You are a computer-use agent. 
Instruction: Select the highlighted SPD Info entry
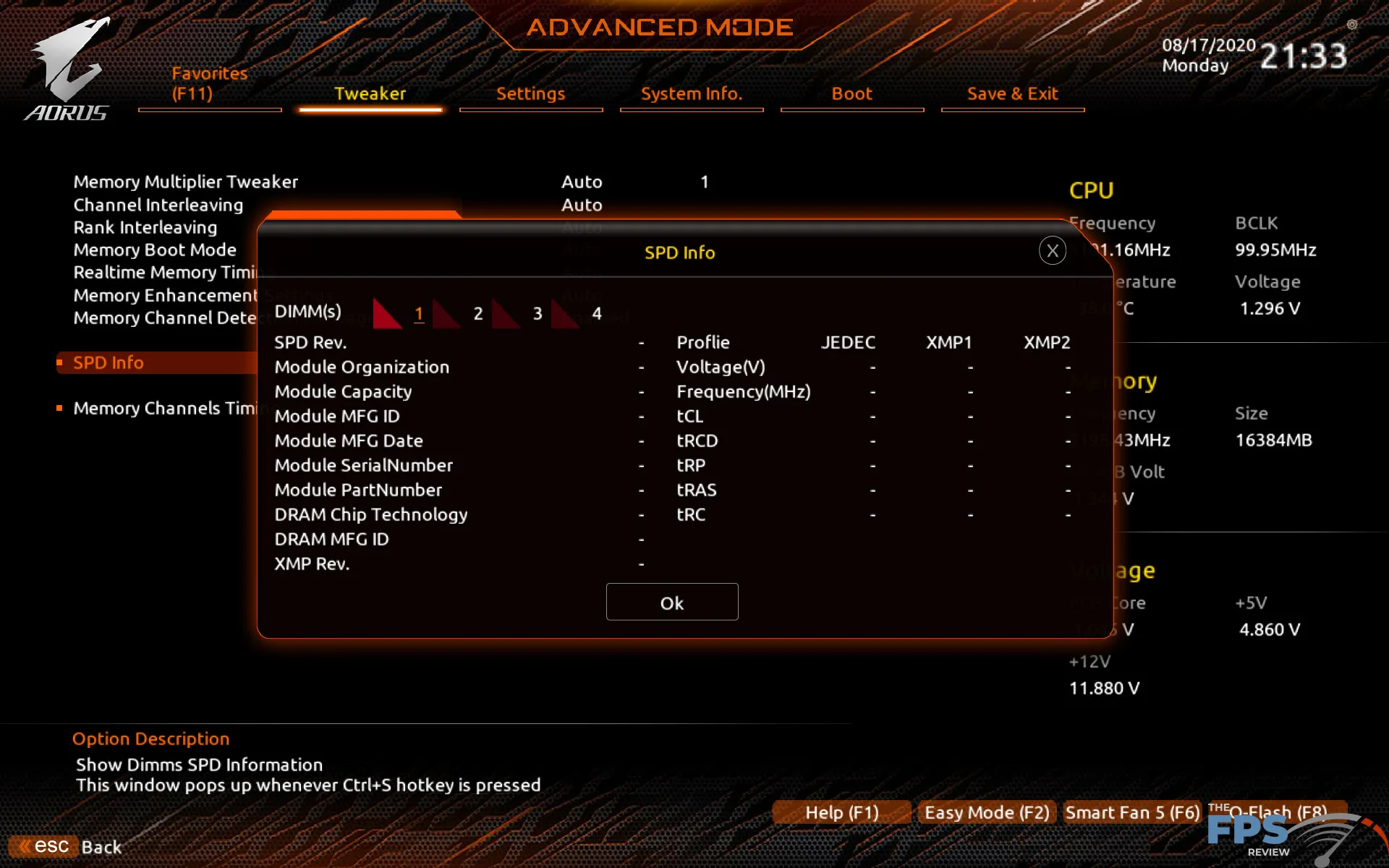click(x=109, y=362)
